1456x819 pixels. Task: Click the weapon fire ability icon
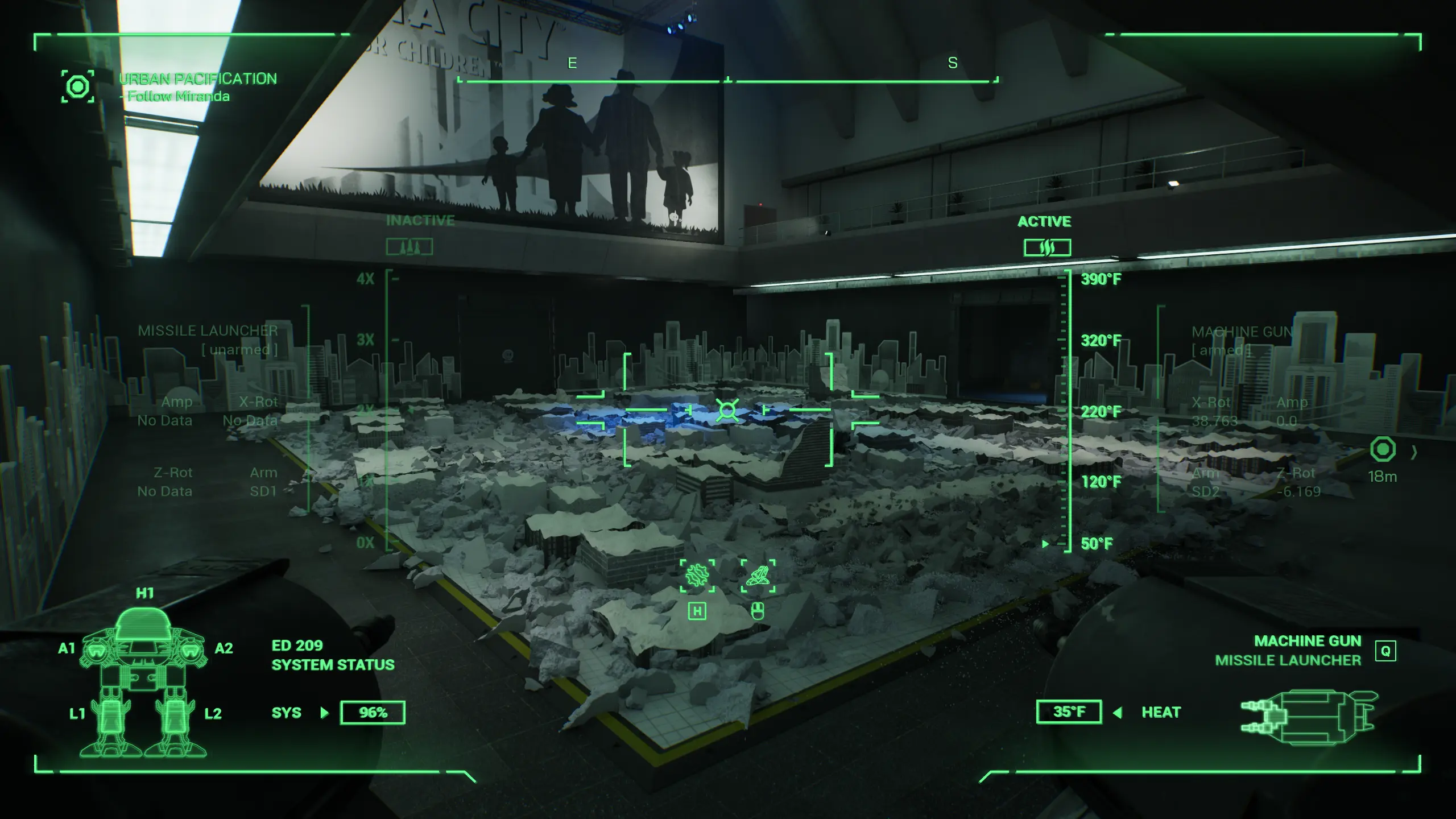(x=758, y=576)
